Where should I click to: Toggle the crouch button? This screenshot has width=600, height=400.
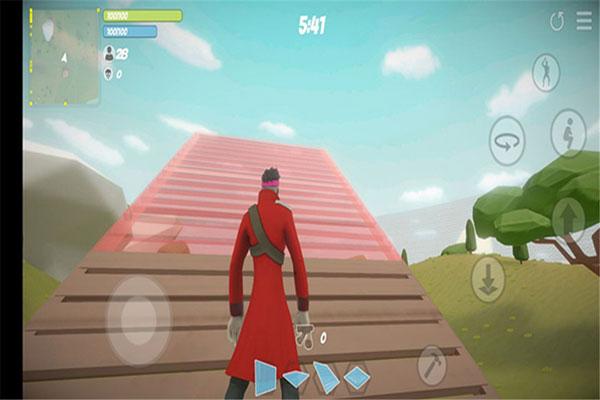coord(568,132)
